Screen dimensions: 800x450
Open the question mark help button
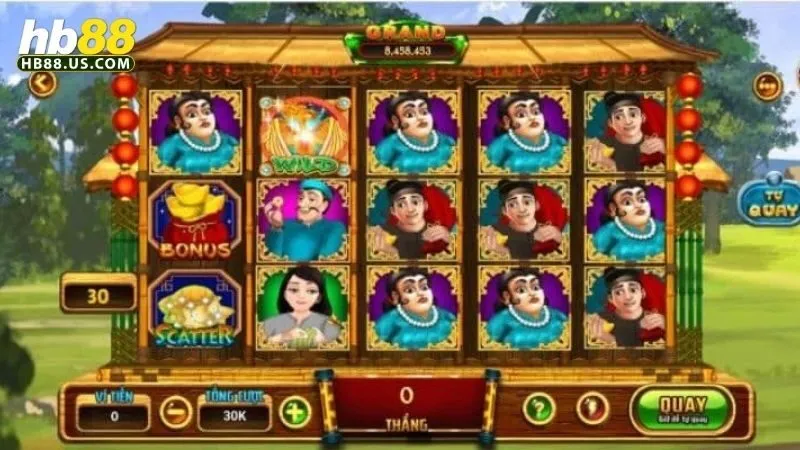tap(539, 408)
